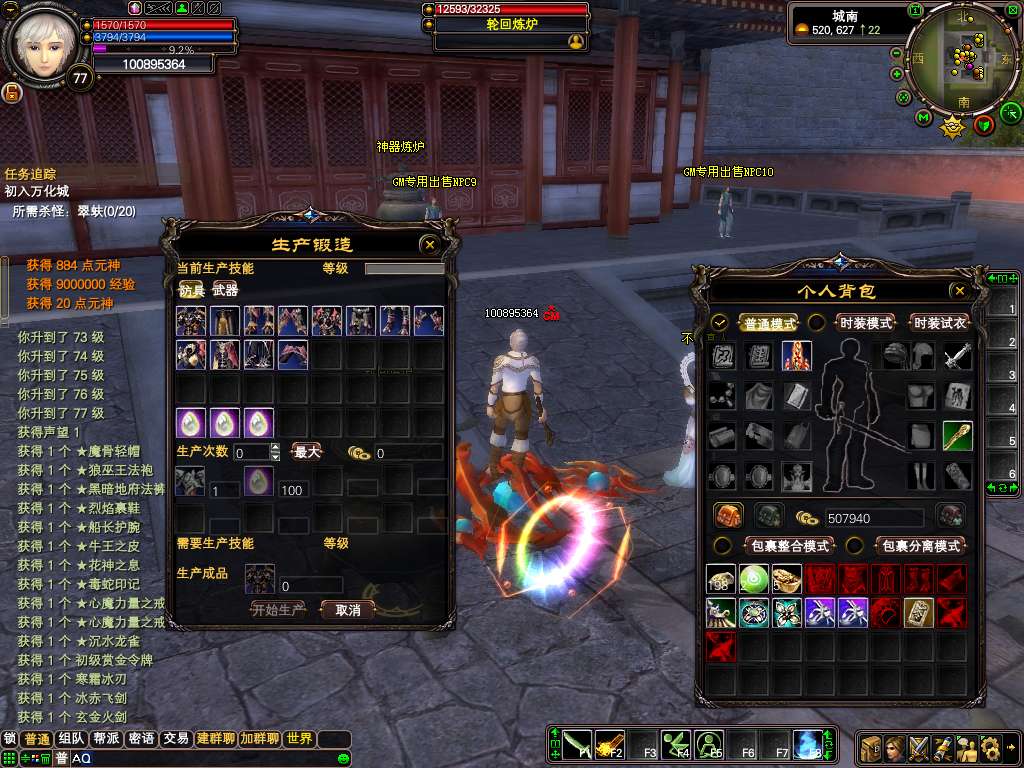Viewport: 1024px width, 768px height.
Task: Click the player portrait avatar
Action: pyautogui.click(x=42, y=44)
